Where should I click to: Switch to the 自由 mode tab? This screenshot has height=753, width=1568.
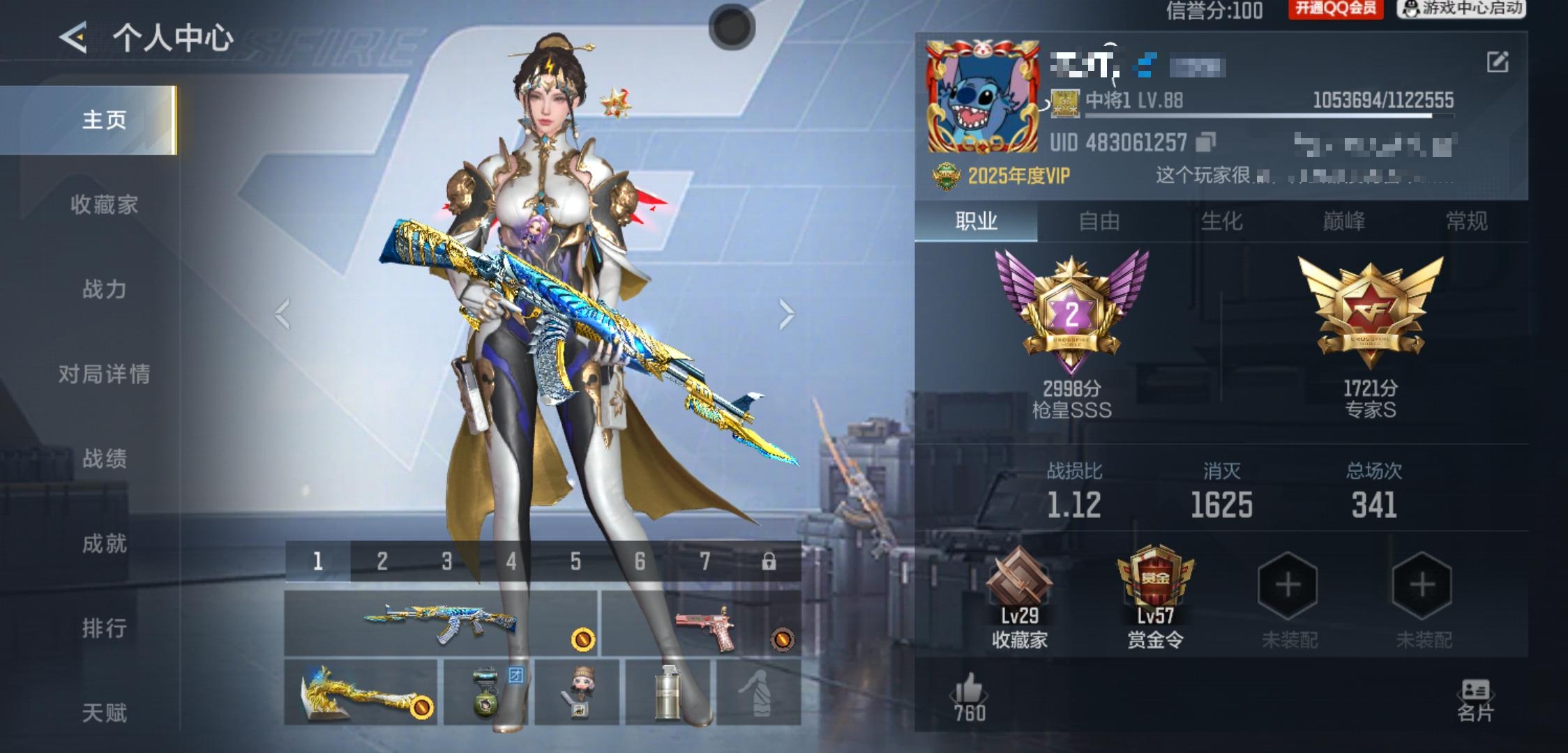click(1099, 221)
